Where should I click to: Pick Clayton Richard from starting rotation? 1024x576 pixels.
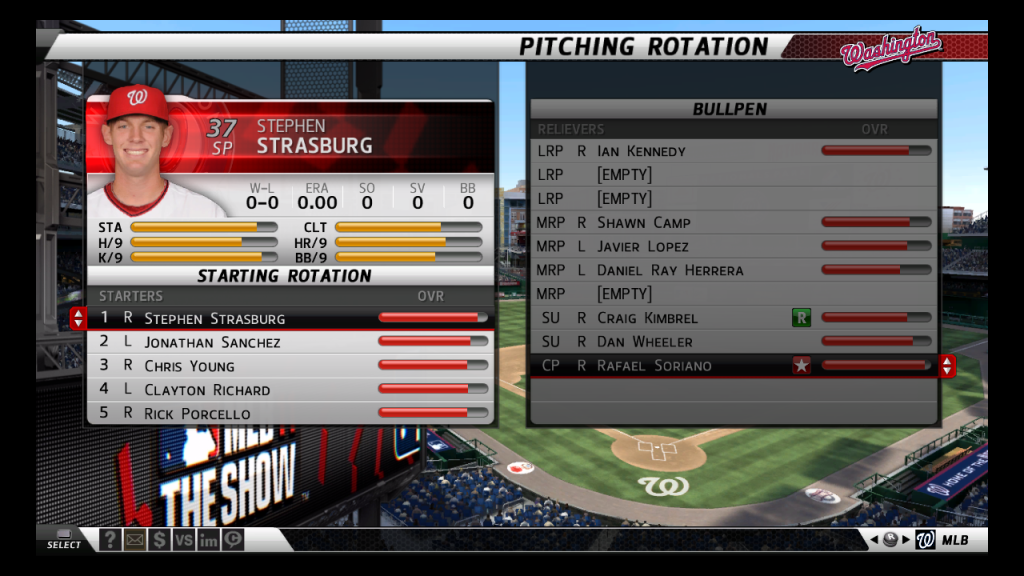click(x=290, y=390)
